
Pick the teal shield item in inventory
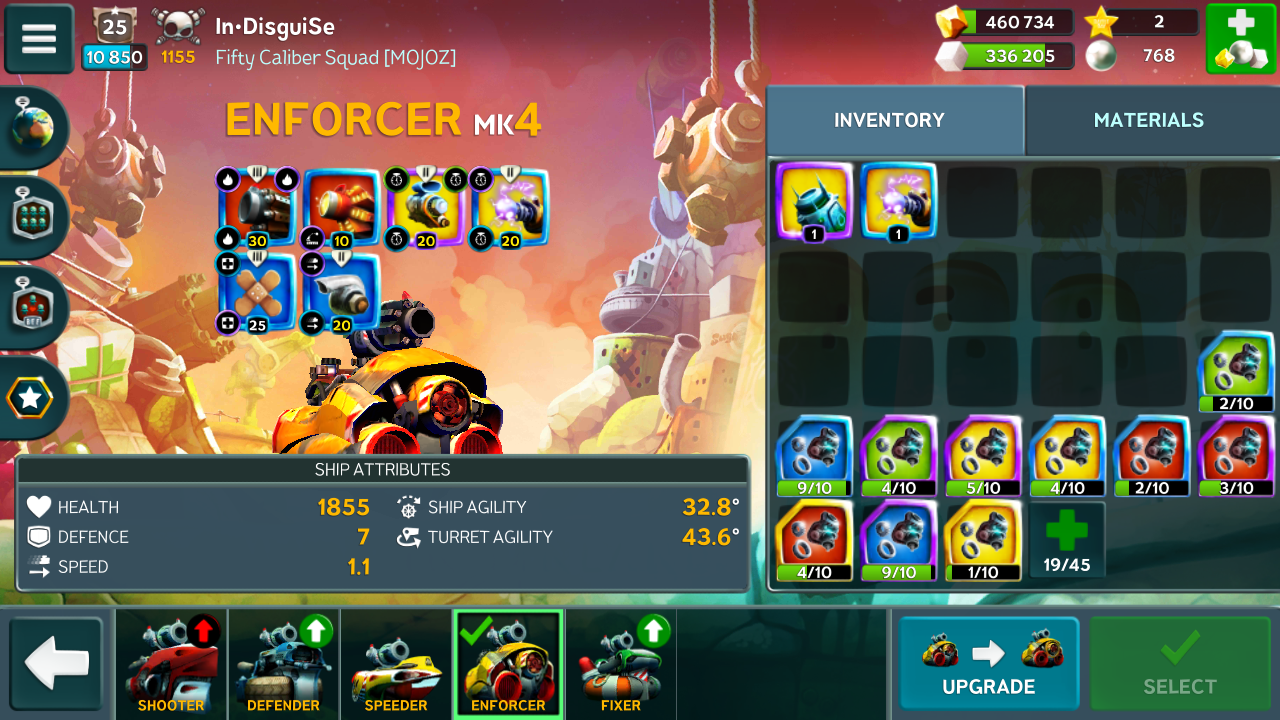pos(814,201)
